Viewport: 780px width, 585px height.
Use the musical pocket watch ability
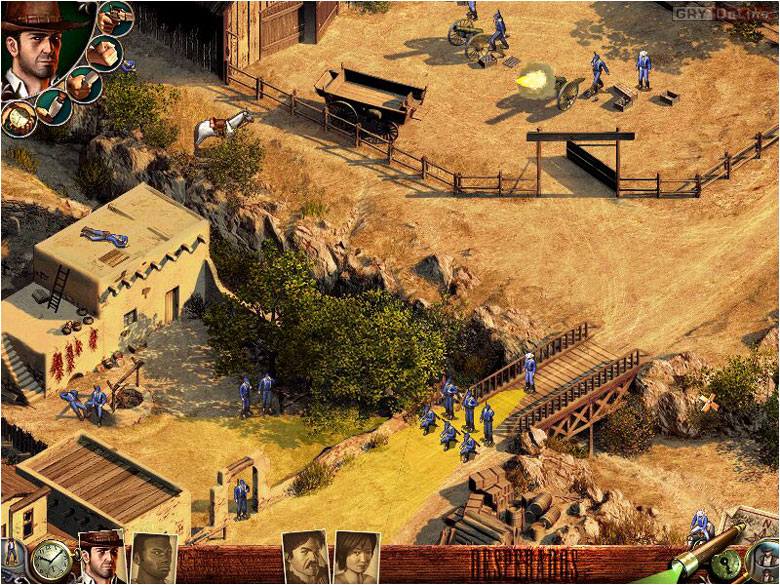coord(17,119)
